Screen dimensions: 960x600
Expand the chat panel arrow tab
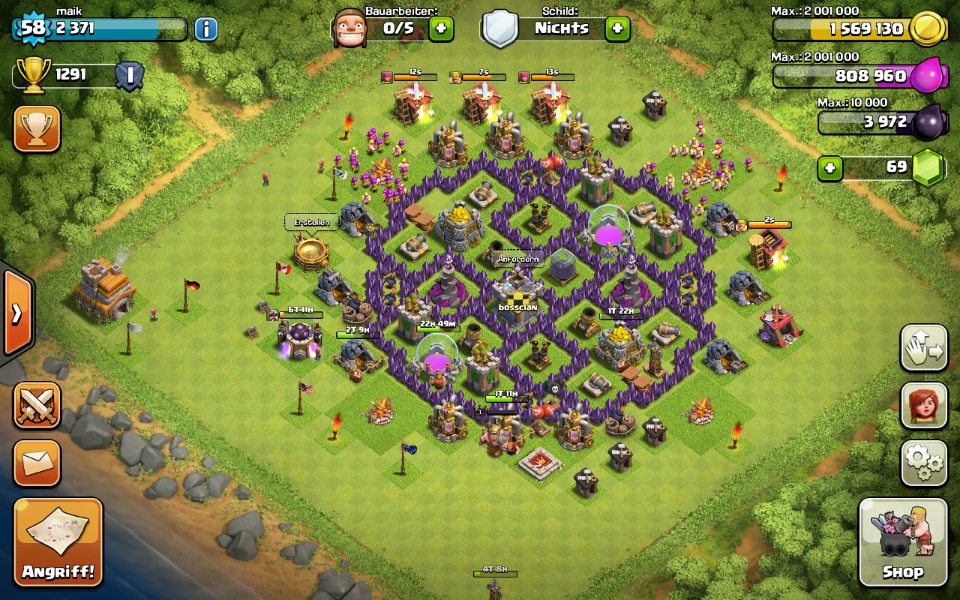tap(17, 313)
